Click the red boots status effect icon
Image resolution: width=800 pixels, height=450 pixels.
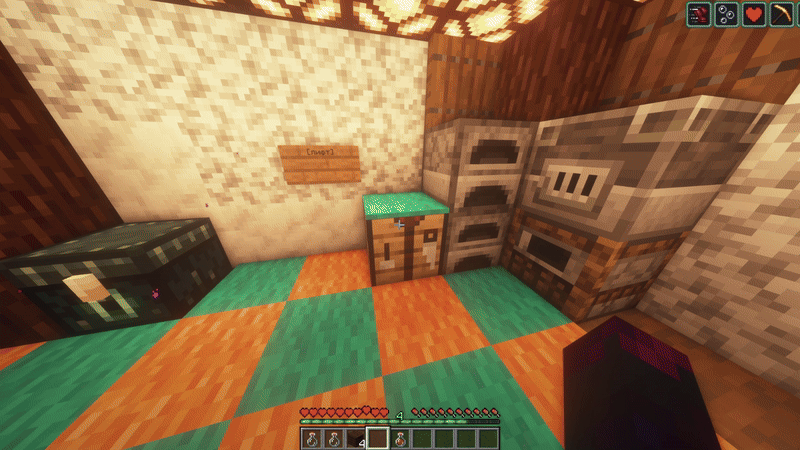pos(699,15)
